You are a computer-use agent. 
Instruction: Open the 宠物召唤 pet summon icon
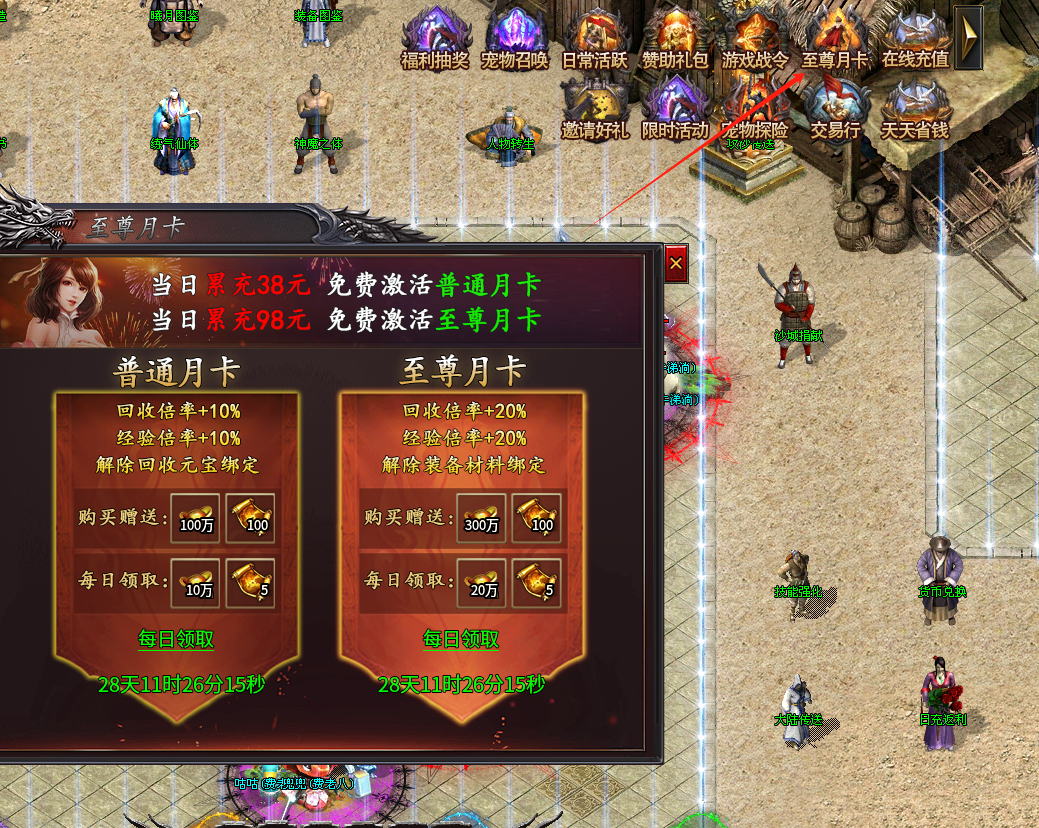[515, 40]
